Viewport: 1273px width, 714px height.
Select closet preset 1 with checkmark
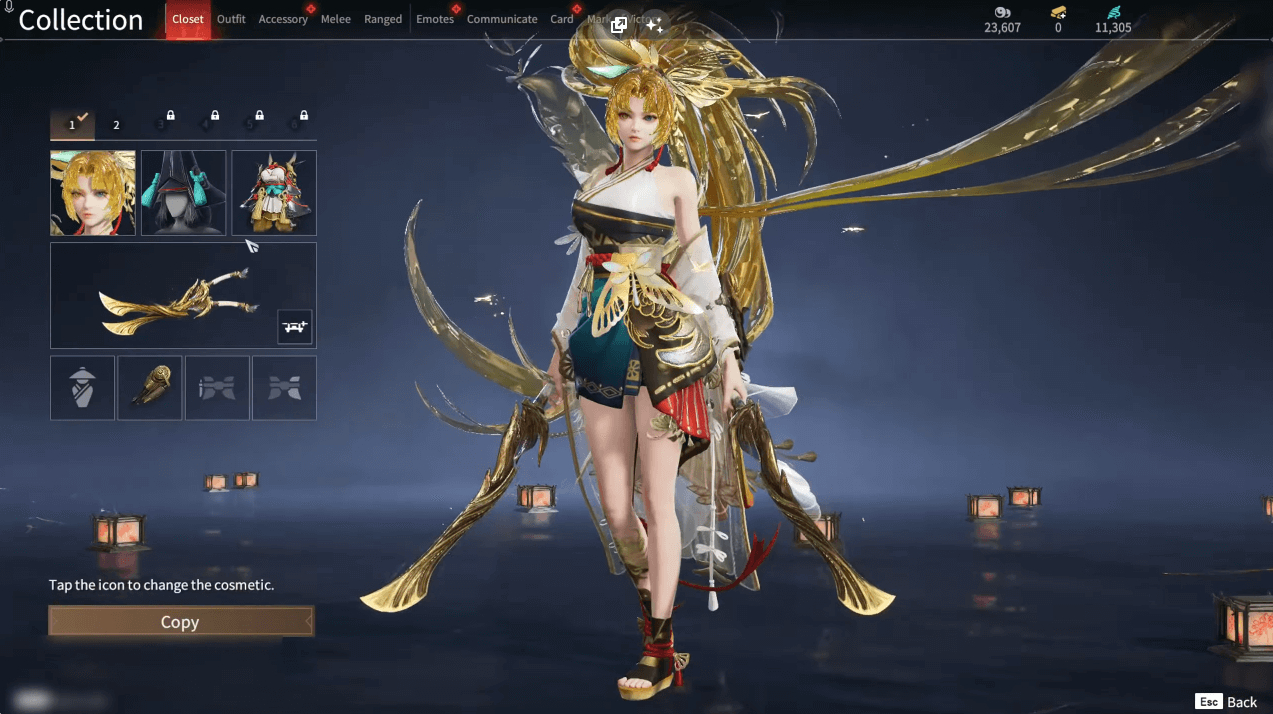tap(72, 125)
